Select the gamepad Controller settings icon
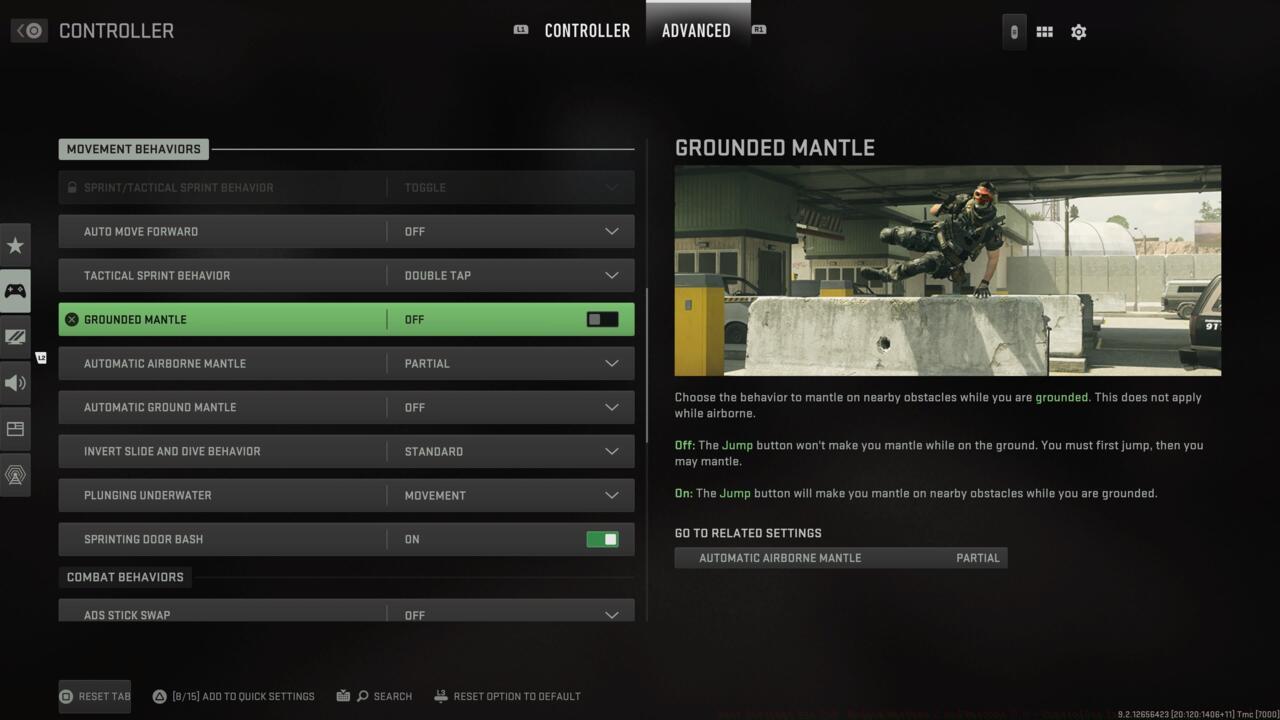This screenshot has height=720, width=1280. (16, 290)
